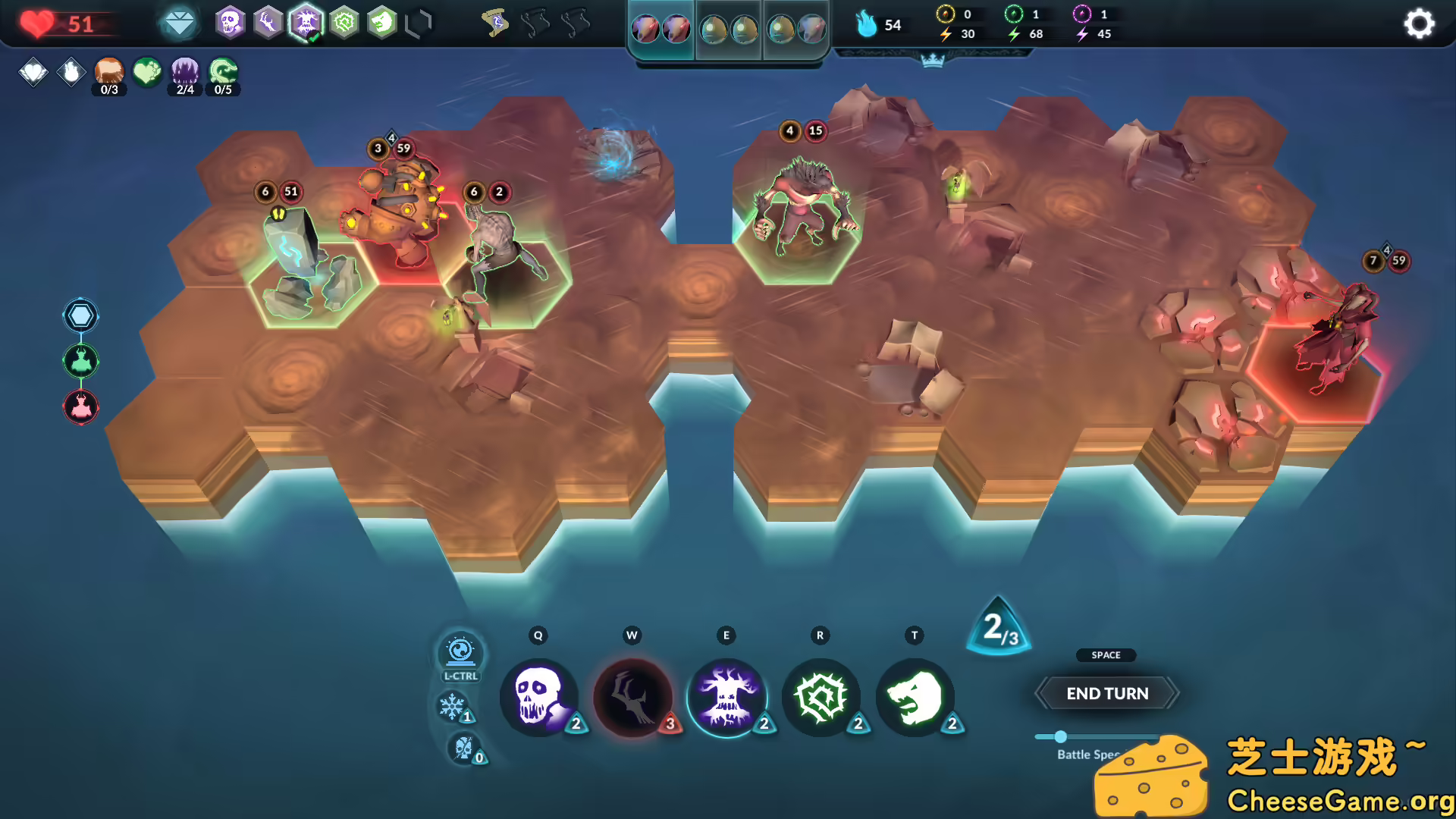Cast the haunted tree ability
The image size is (1456, 819).
726,696
